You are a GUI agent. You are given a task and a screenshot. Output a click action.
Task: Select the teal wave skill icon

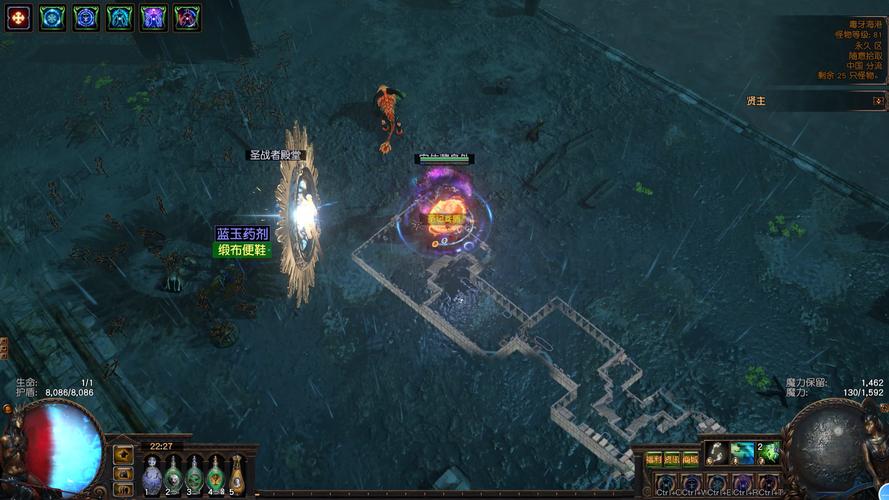point(741,453)
